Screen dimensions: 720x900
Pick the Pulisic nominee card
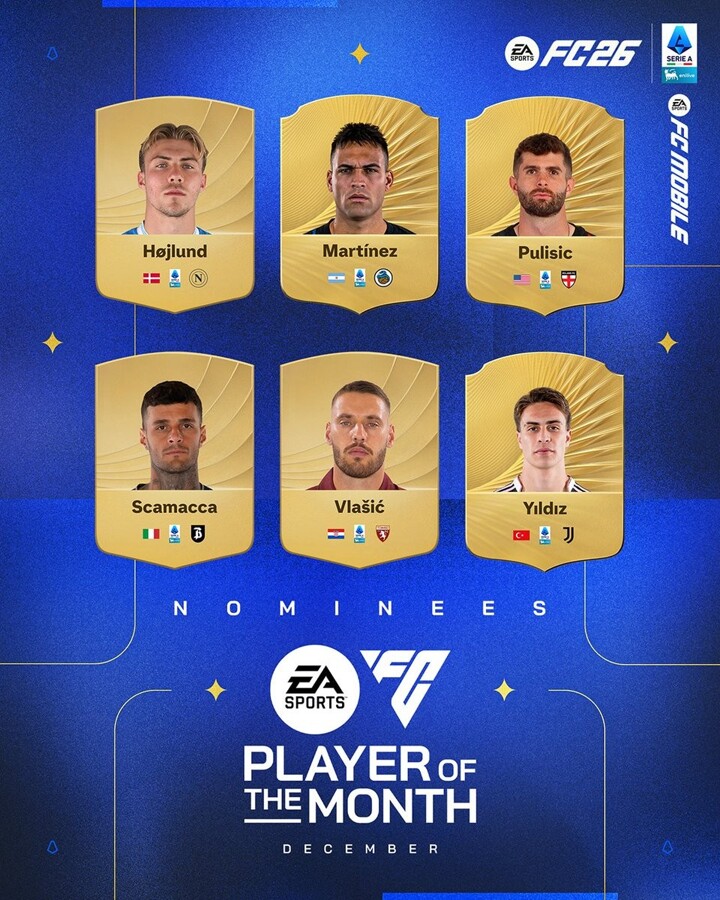[545, 205]
